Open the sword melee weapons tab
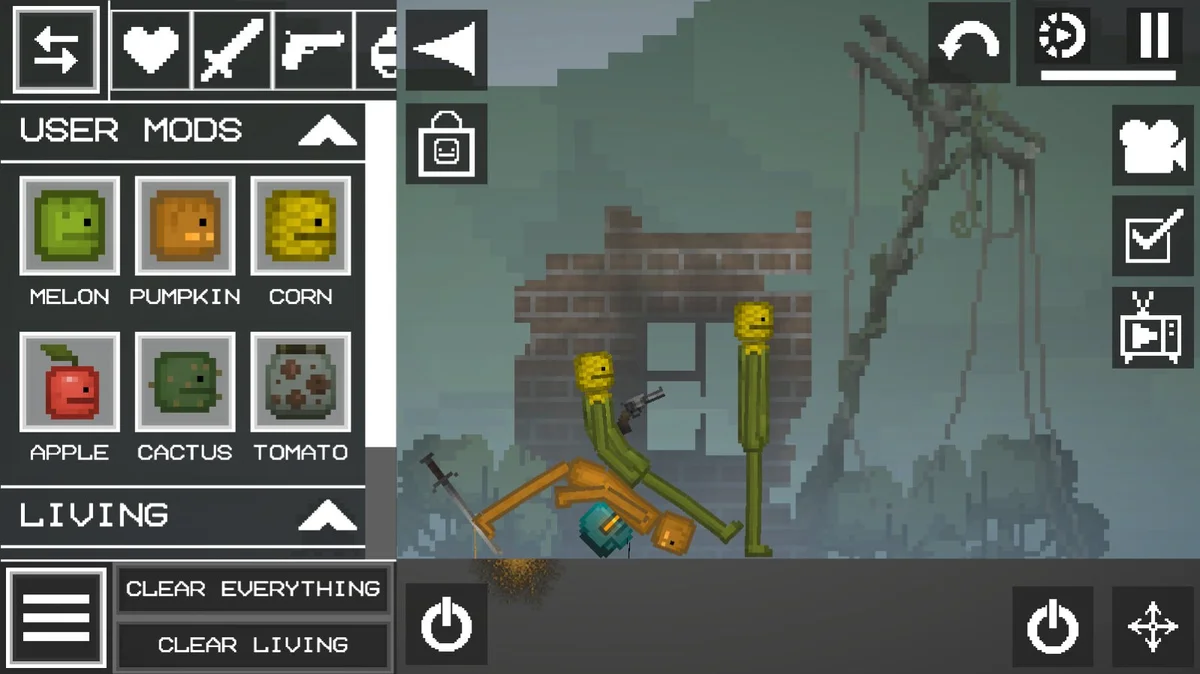The width and height of the screenshot is (1200, 674). [232, 49]
